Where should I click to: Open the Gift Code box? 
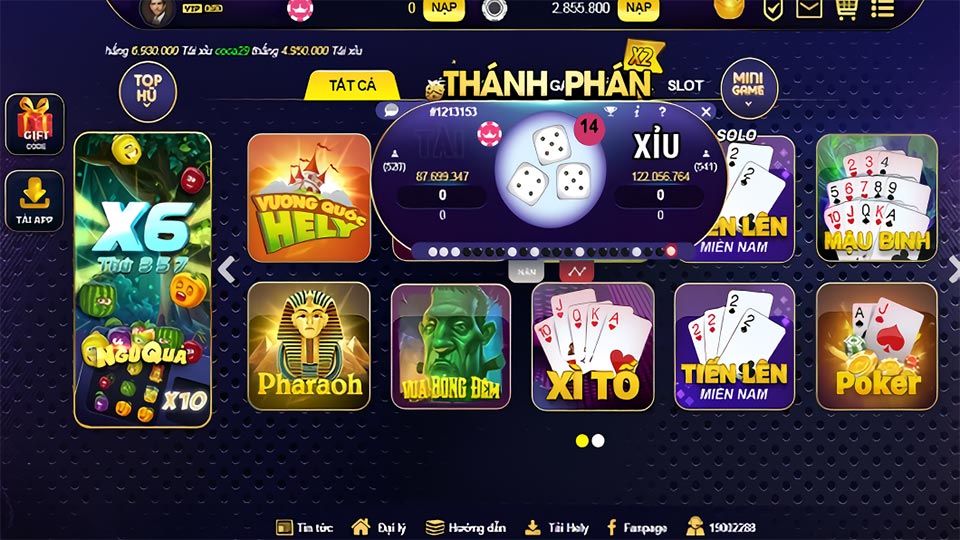click(34, 125)
